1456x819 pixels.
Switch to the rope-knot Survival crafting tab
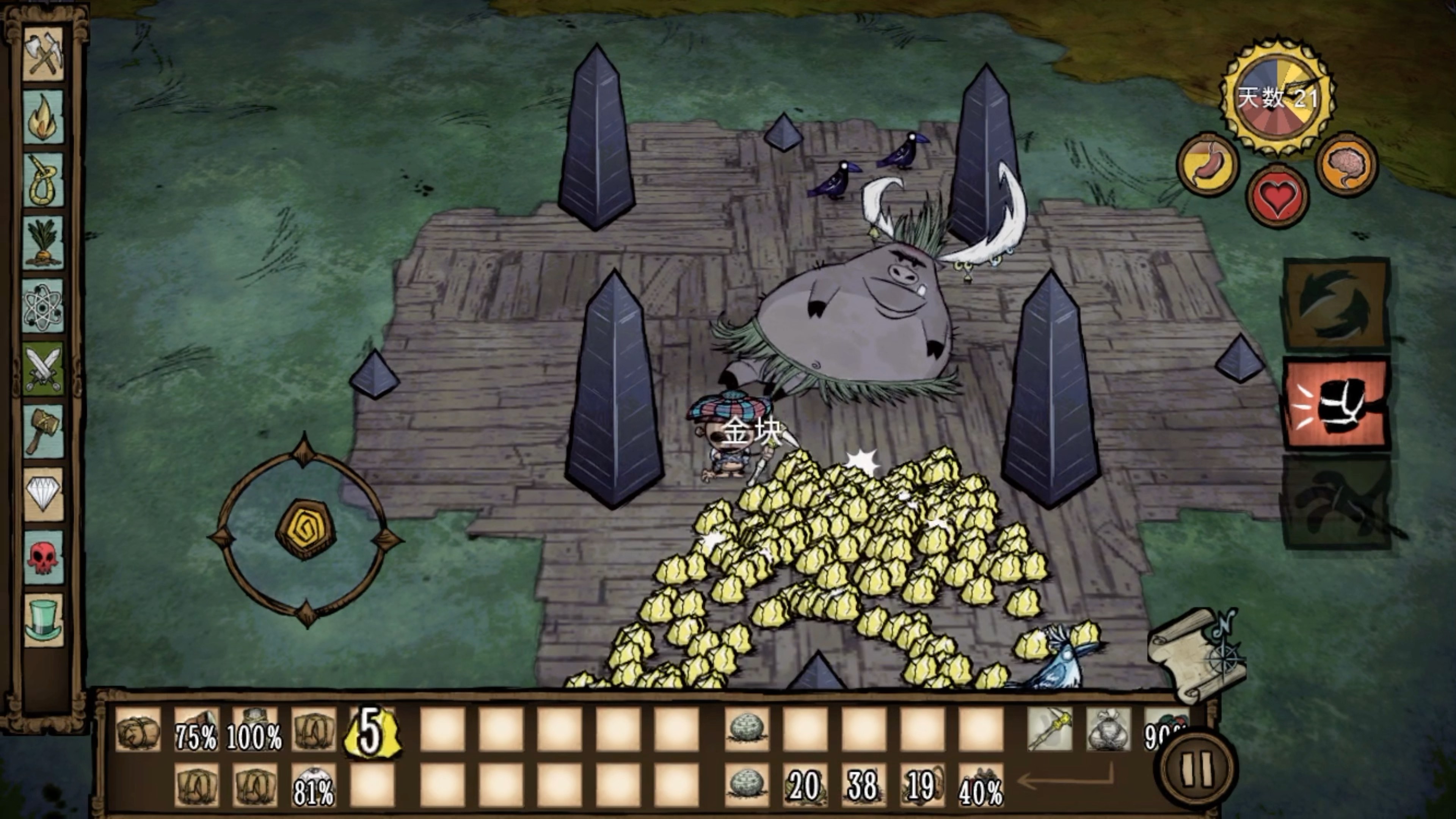(43, 180)
